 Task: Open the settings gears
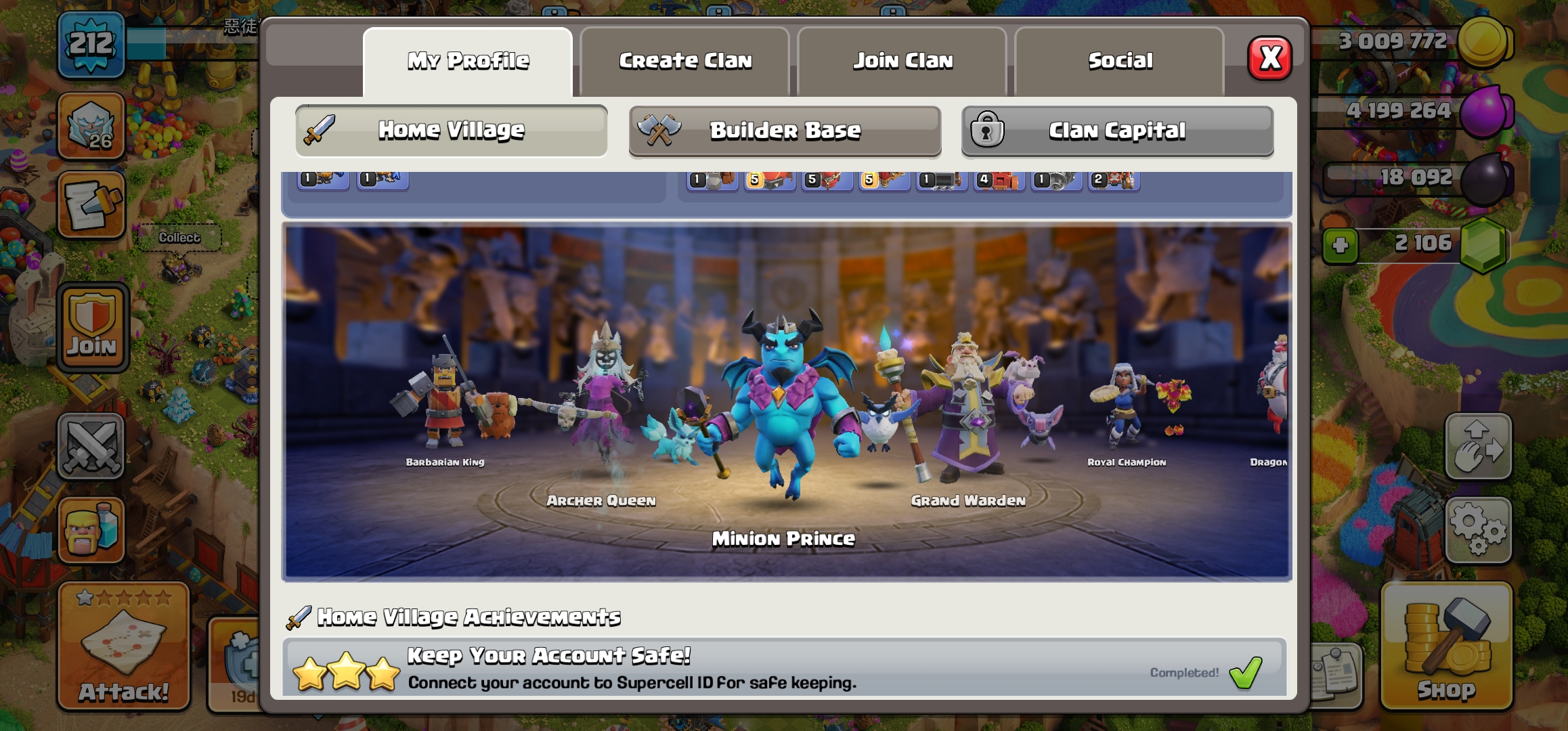point(1478,530)
